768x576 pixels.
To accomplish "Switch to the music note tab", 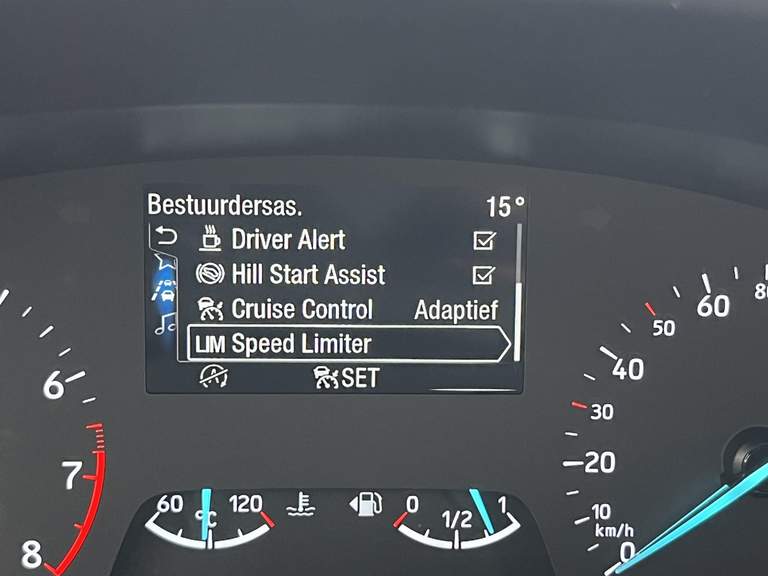I will pos(164,325).
